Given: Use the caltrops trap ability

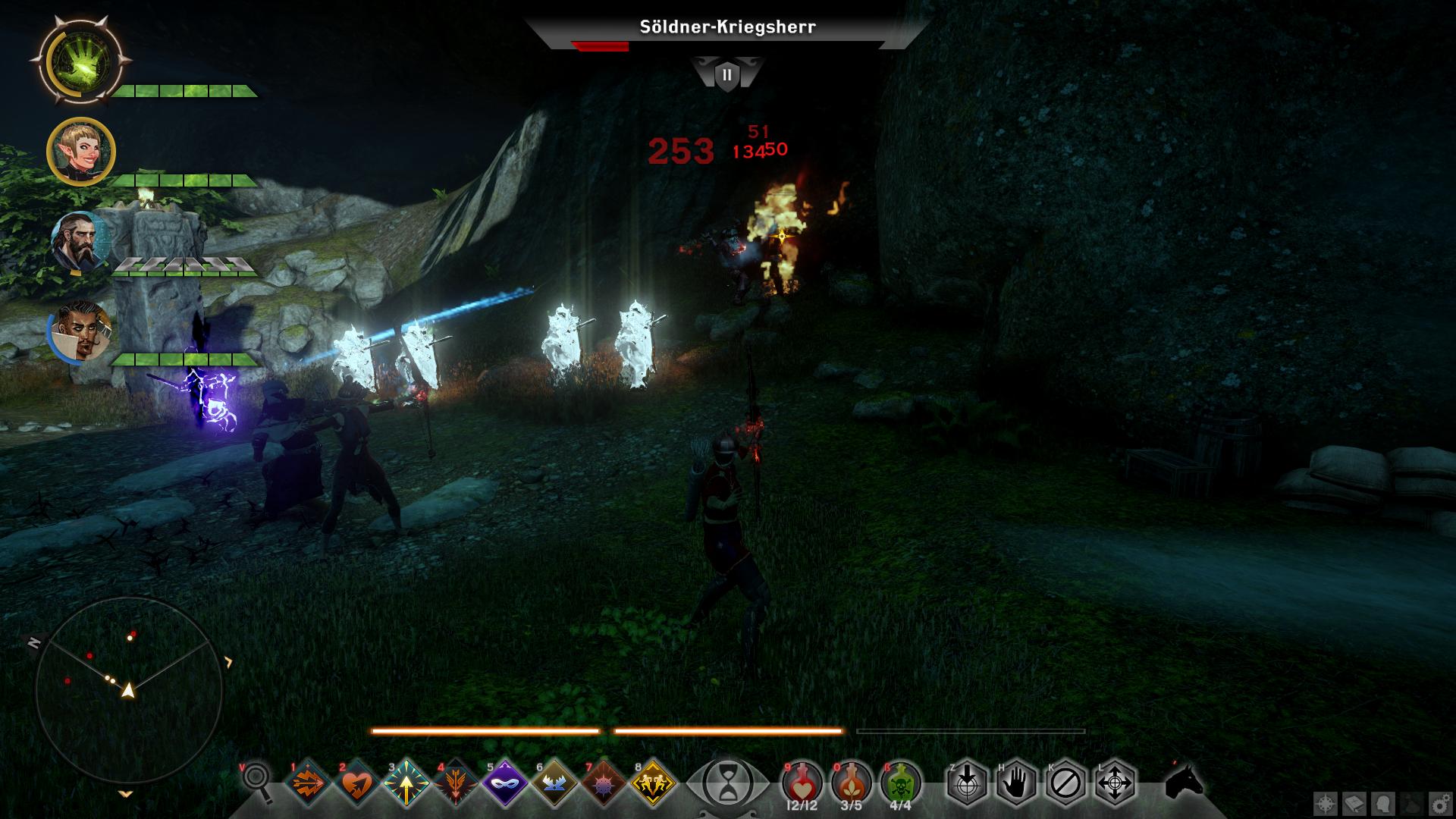Looking at the screenshot, I should pos(554,783).
